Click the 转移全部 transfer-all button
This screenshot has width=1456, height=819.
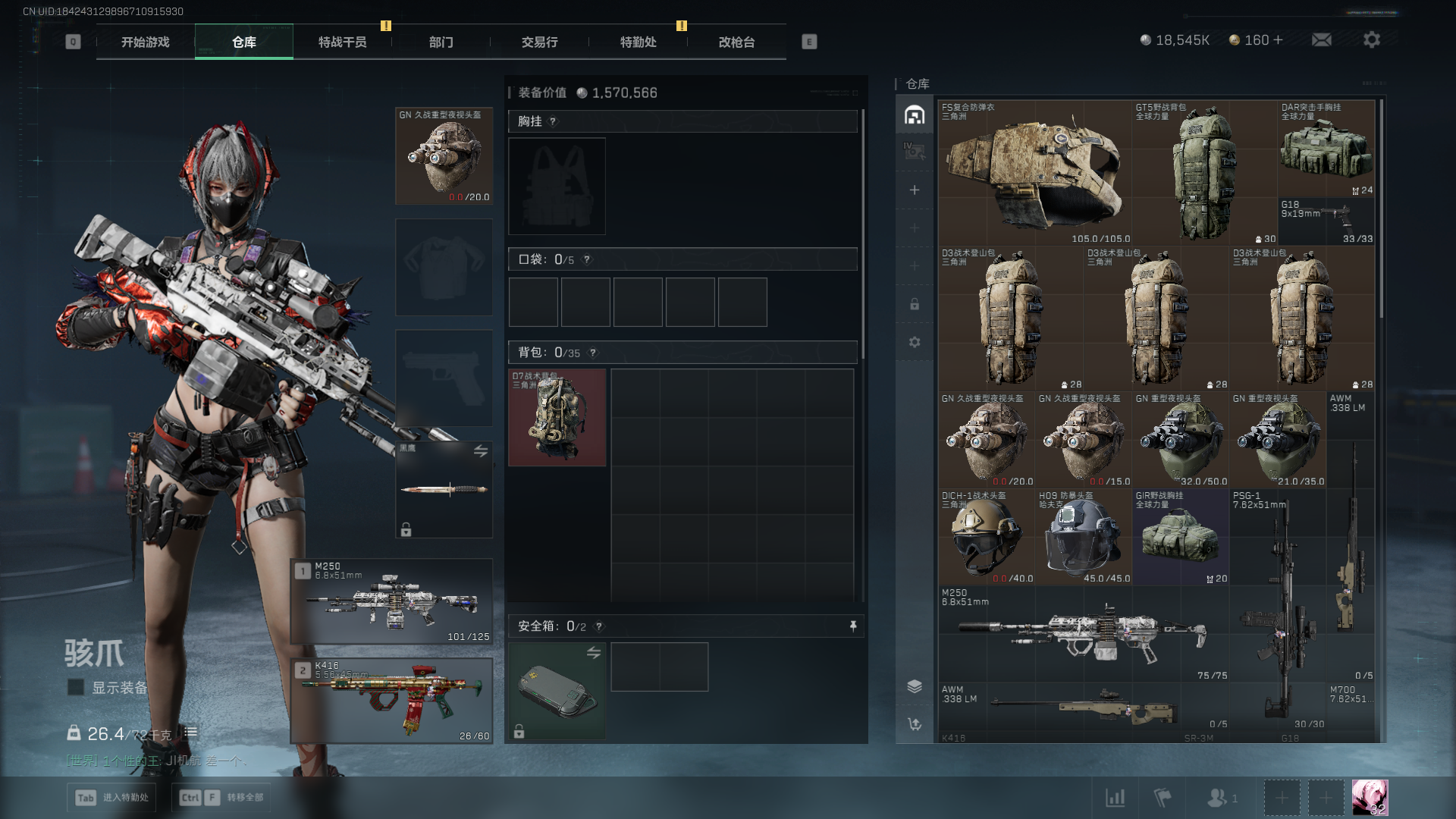click(221, 797)
